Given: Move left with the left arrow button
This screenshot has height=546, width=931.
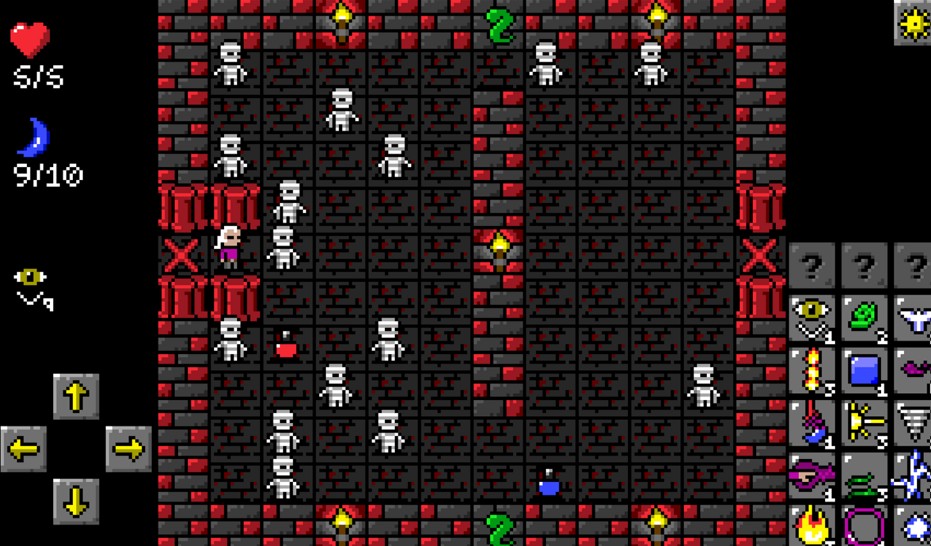Looking at the screenshot, I should (x=24, y=449).
